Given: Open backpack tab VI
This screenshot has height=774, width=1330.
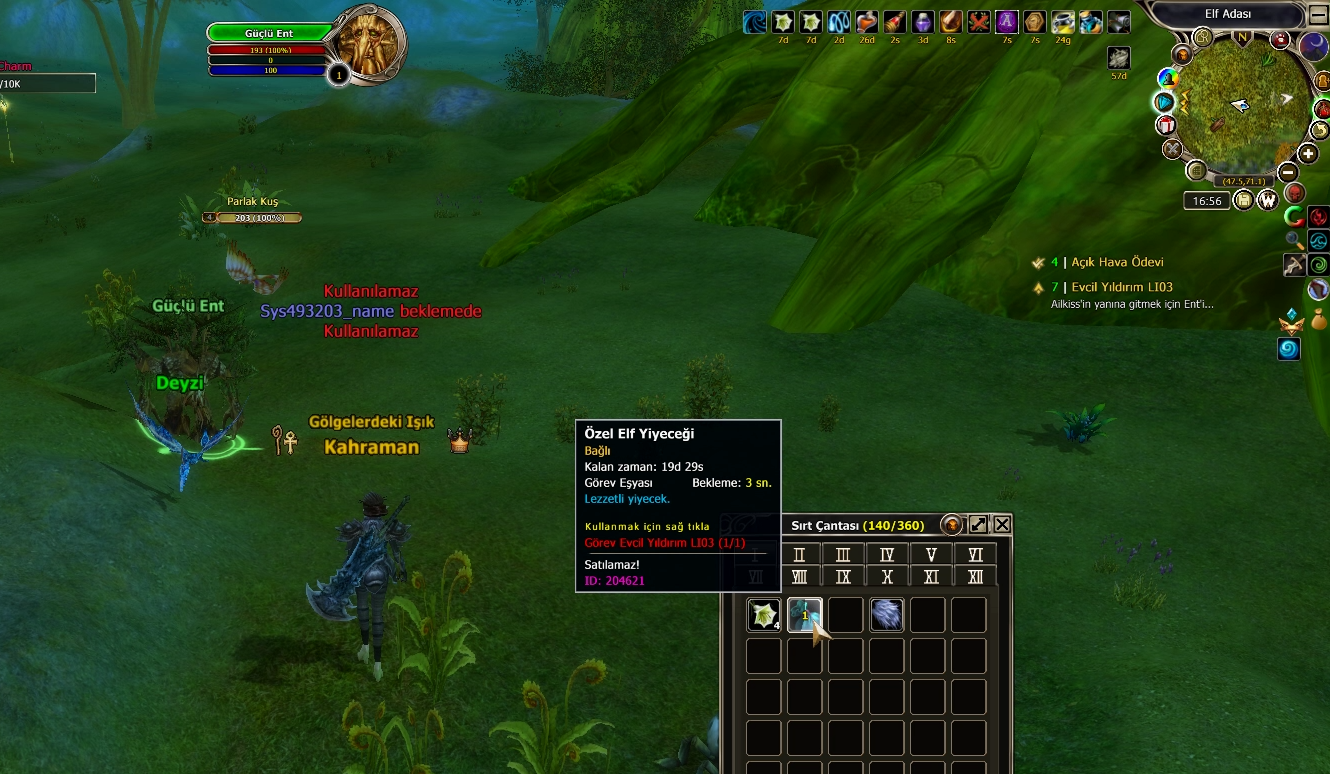Looking at the screenshot, I should coord(975,555).
